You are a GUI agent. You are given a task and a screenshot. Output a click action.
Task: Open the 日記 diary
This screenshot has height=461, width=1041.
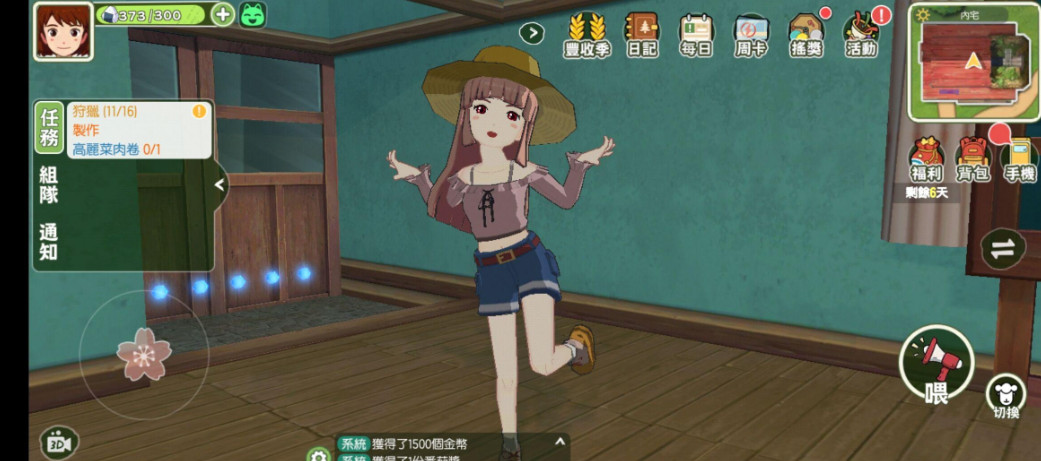(642, 35)
